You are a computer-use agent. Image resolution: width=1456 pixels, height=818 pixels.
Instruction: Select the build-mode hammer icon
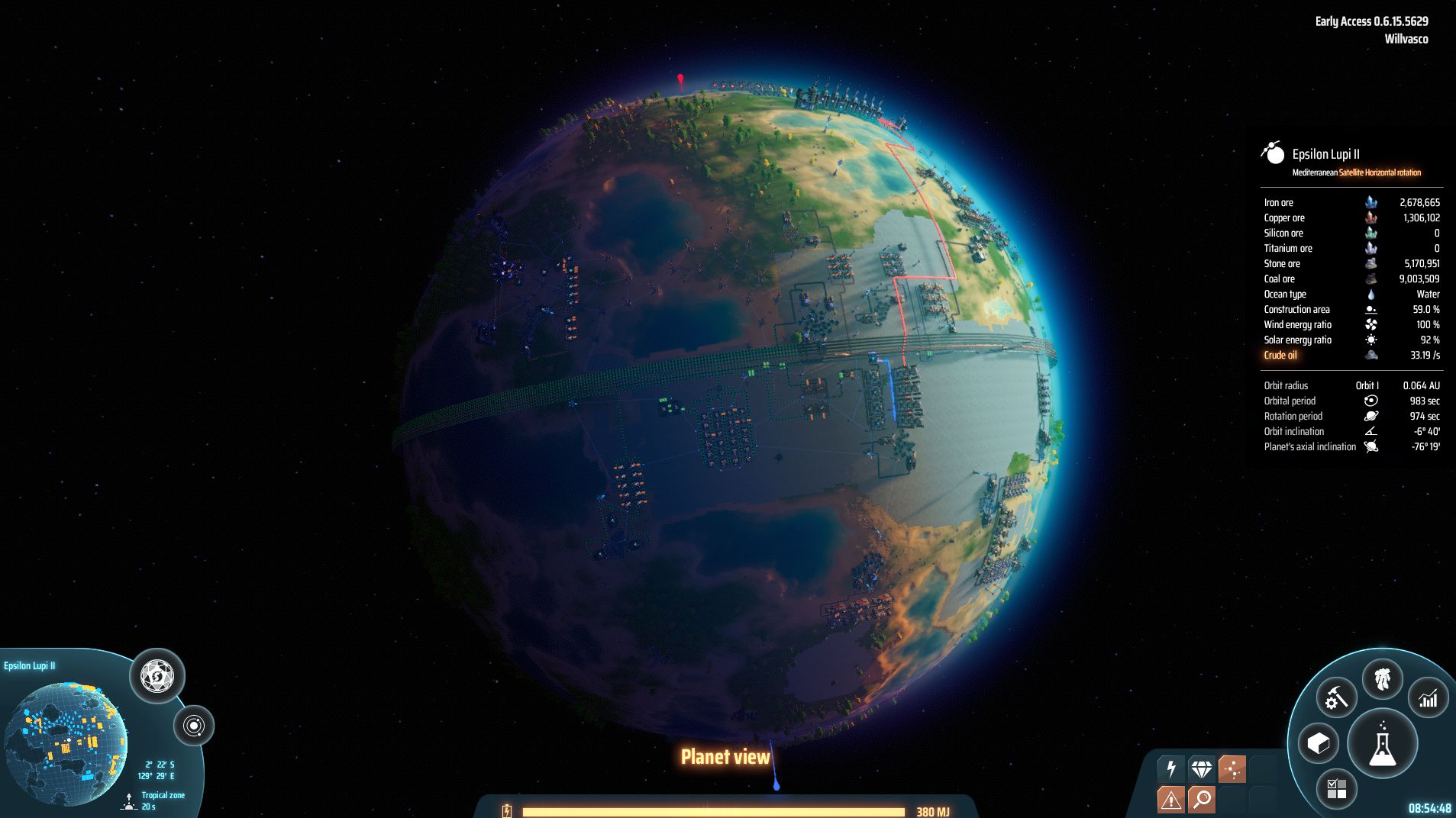[x=1336, y=697]
